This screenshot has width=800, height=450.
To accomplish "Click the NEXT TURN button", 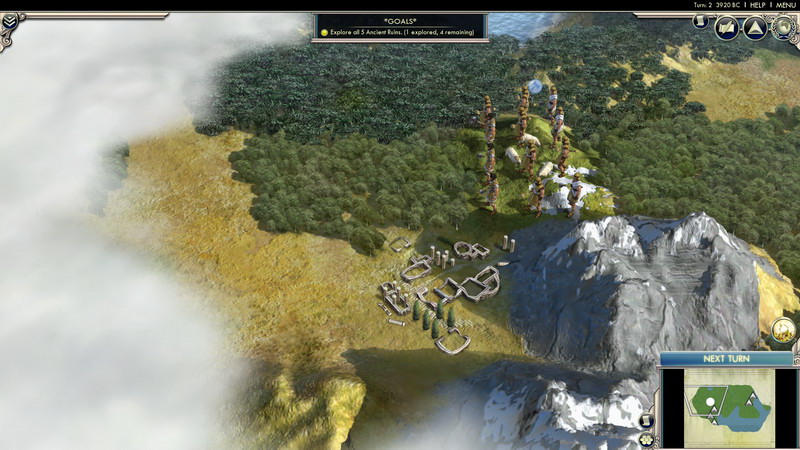I will point(727,358).
